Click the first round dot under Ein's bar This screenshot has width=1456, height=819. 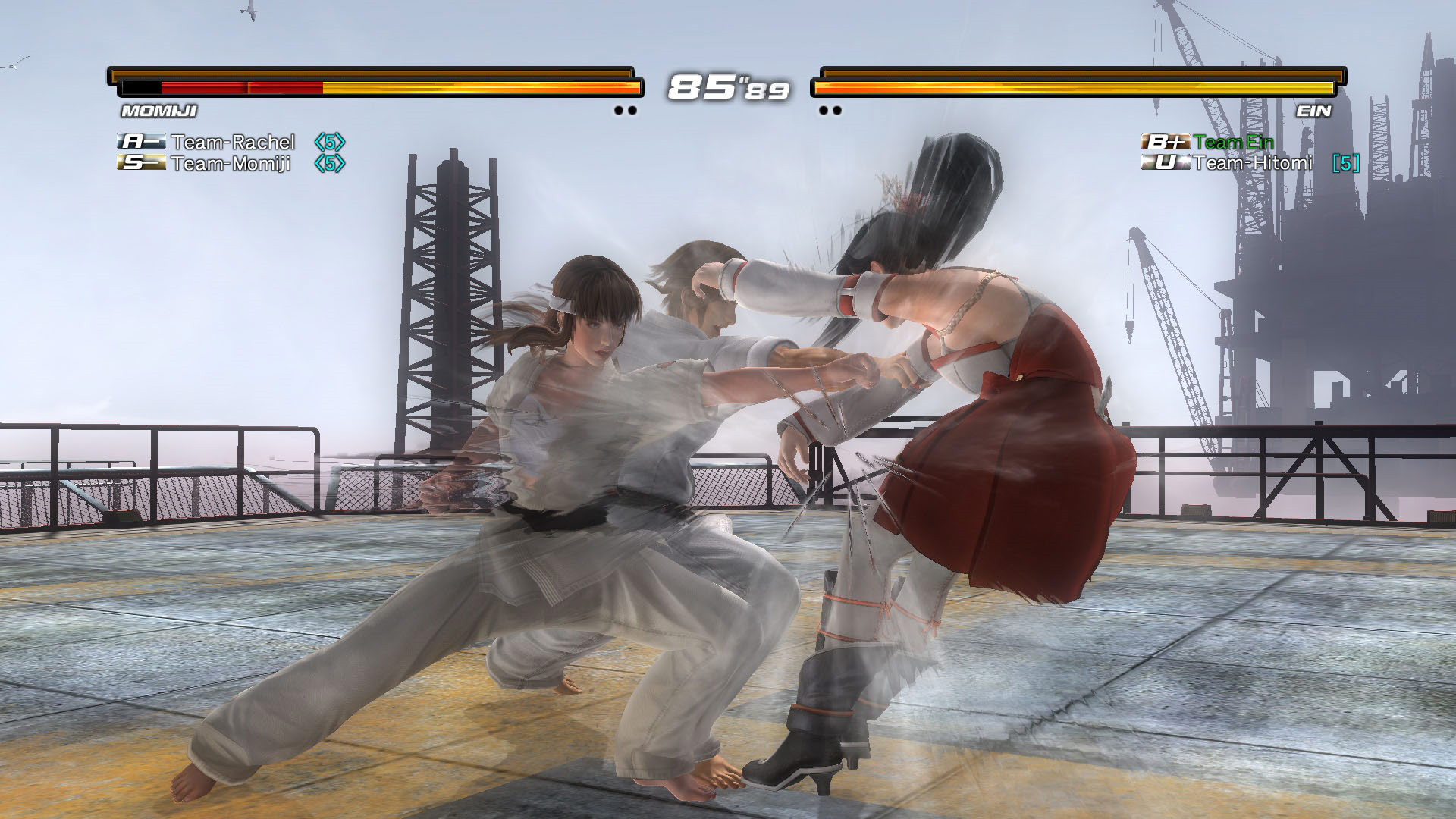[x=824, y=111]
